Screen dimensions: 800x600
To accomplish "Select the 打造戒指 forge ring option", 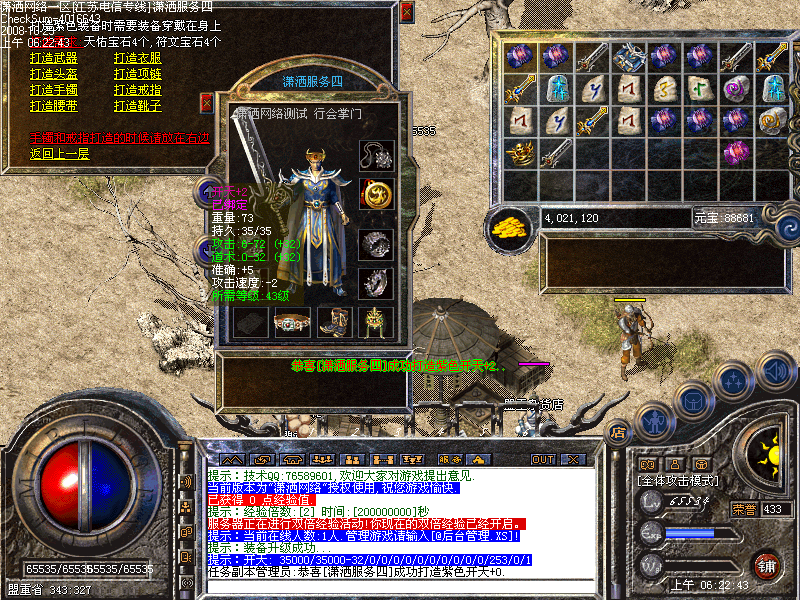I will tap(137, 90).
